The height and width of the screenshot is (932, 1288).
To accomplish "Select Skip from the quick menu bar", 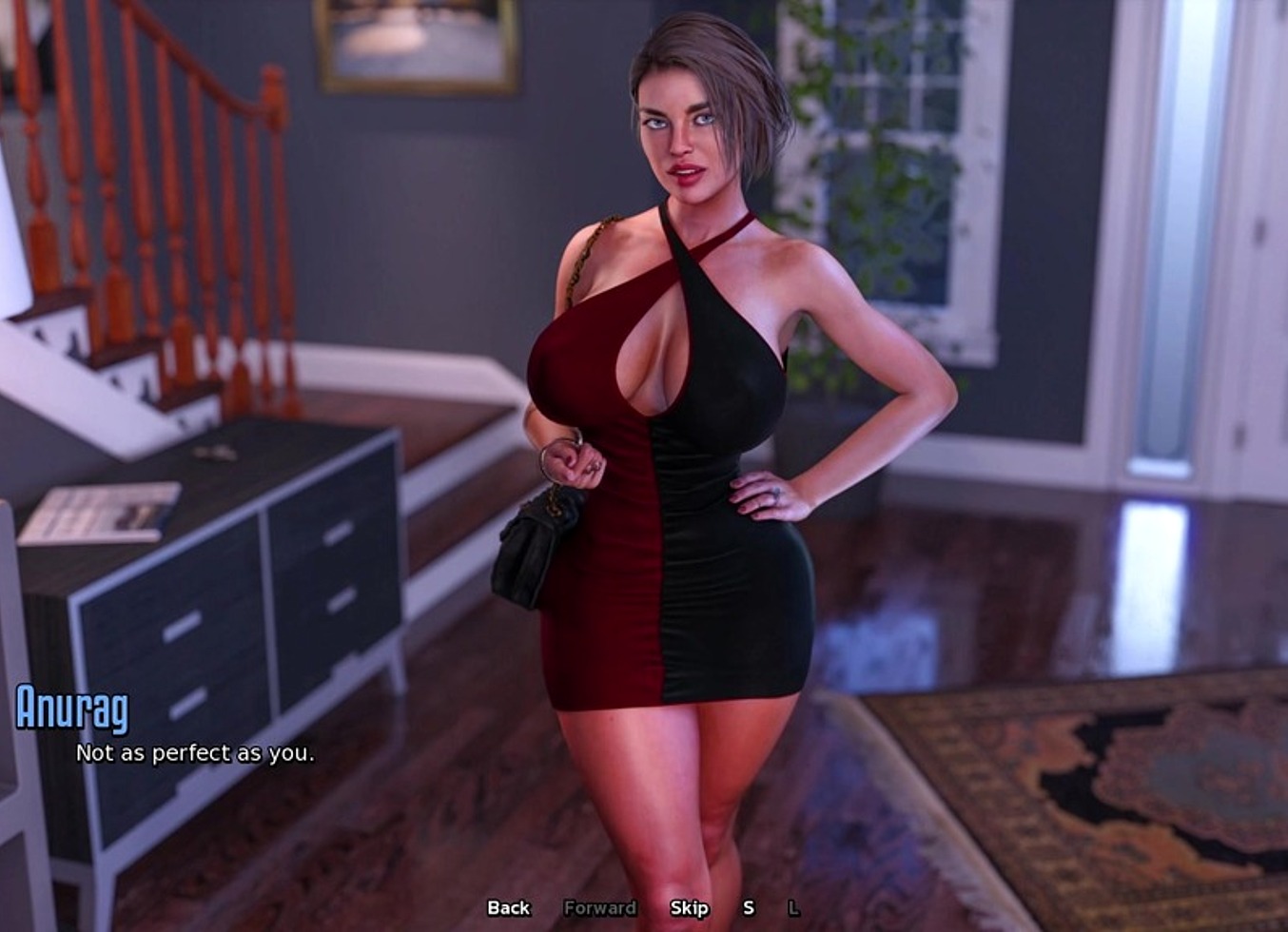I will (x=691, y=909).
